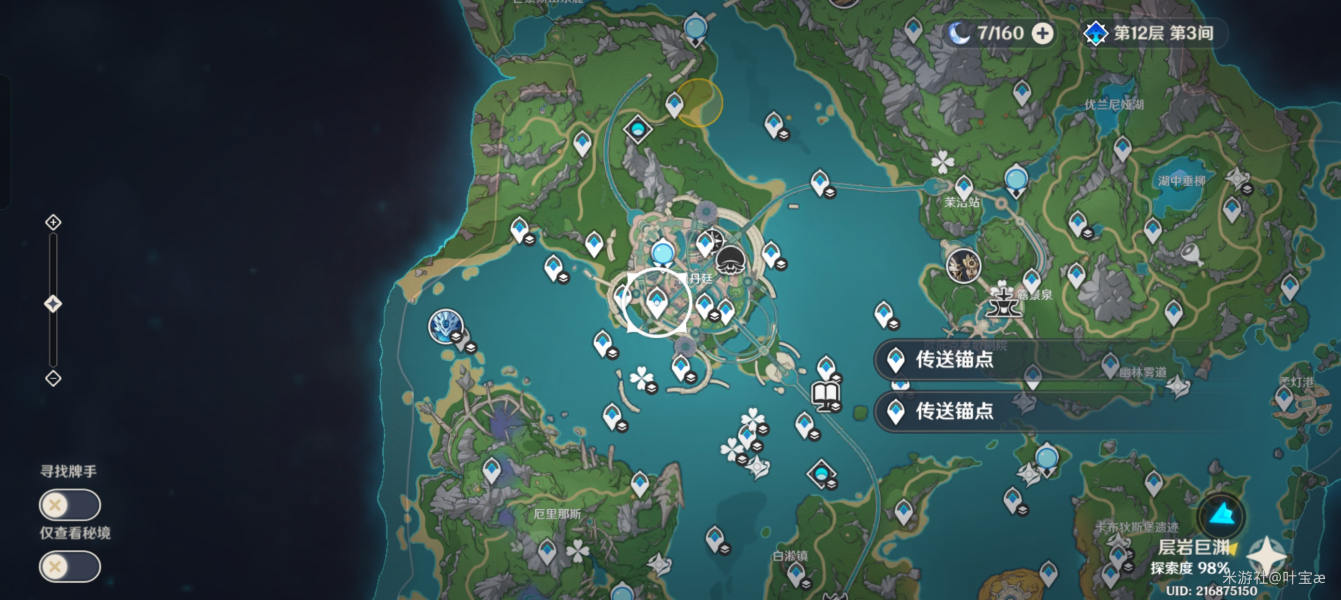The image size is (1341, 600).
Task: Select the waypoint inside the white selection circle
Action: (x=657, y=301)
